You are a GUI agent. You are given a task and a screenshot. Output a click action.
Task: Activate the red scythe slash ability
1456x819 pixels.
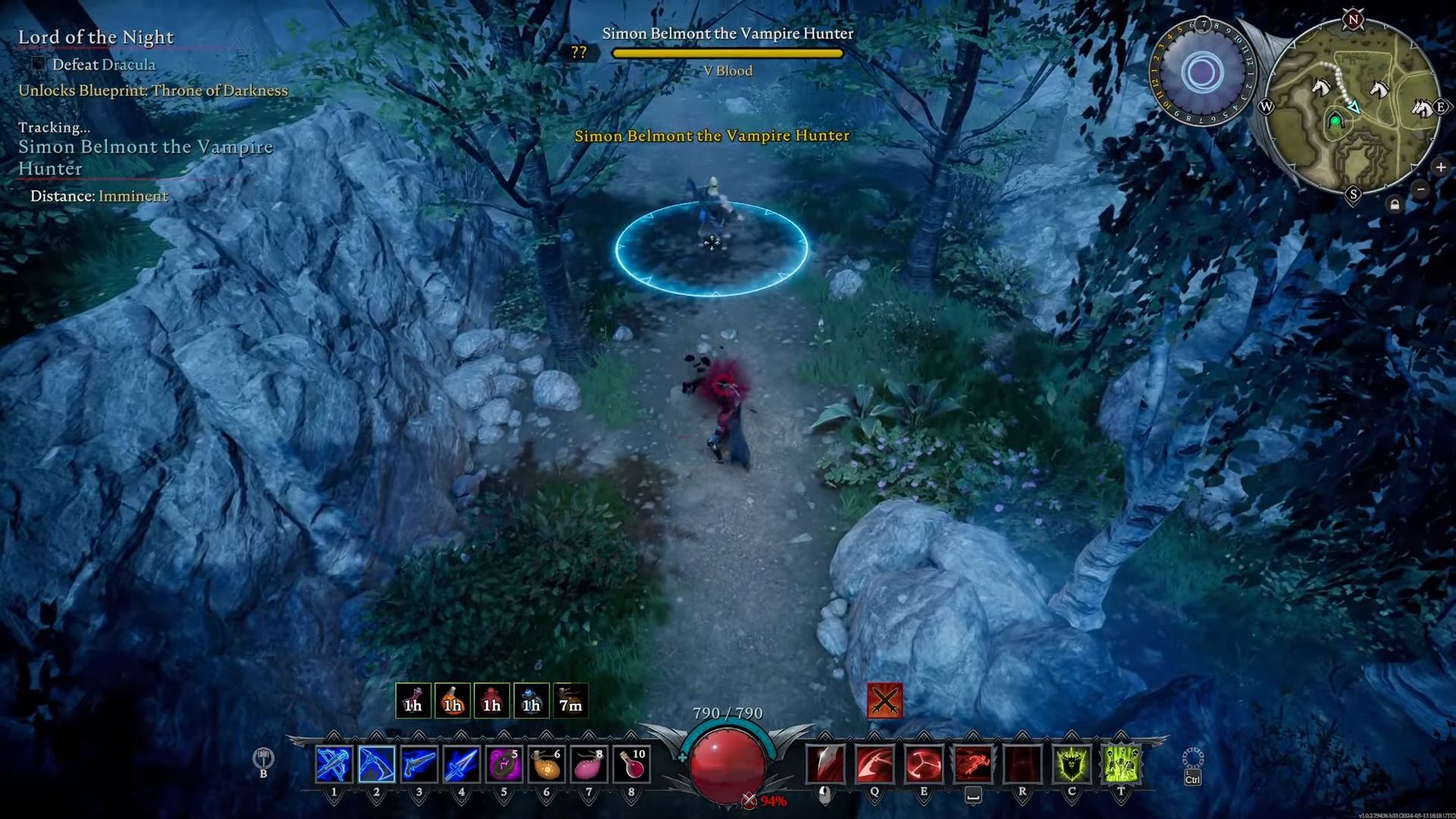coord(874,764)
